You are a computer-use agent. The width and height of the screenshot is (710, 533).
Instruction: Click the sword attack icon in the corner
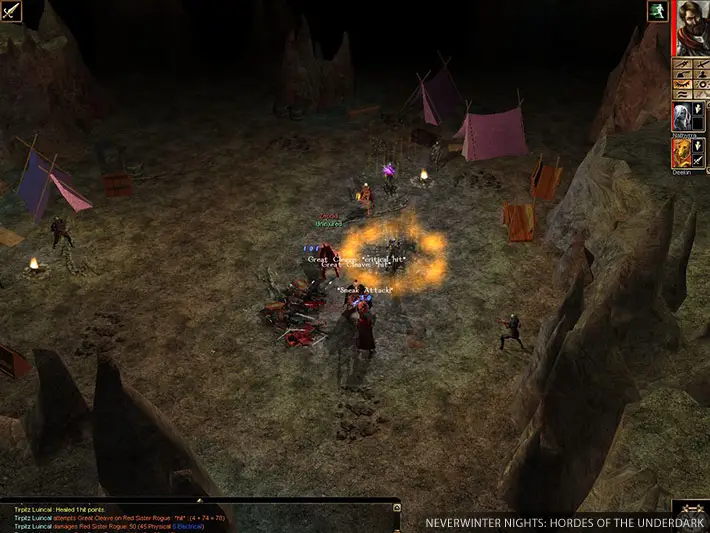coord(11,13)
